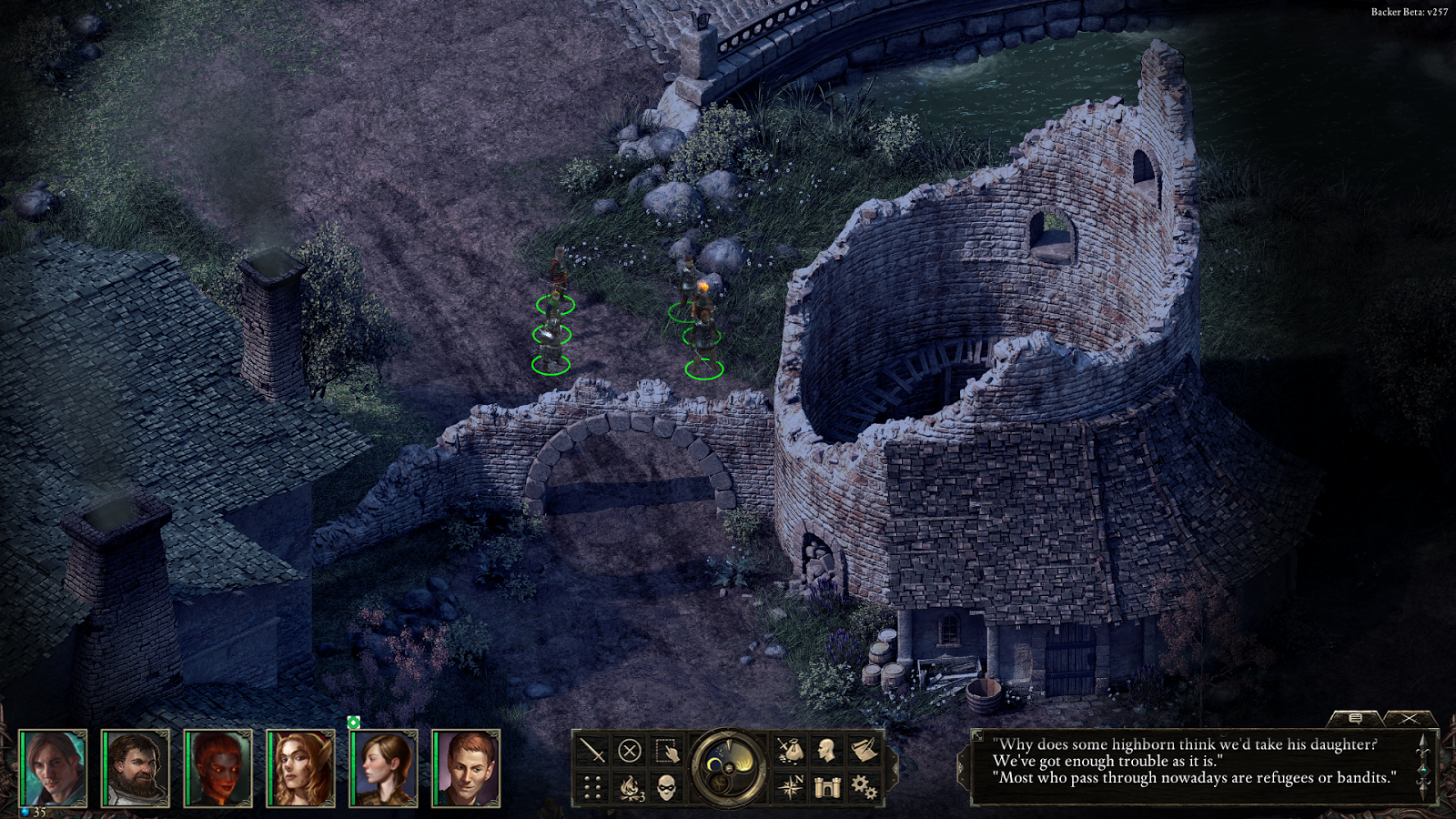1456x819 pixels.
Task: Open the six-dot party formation menu
Action: (592, 787)
